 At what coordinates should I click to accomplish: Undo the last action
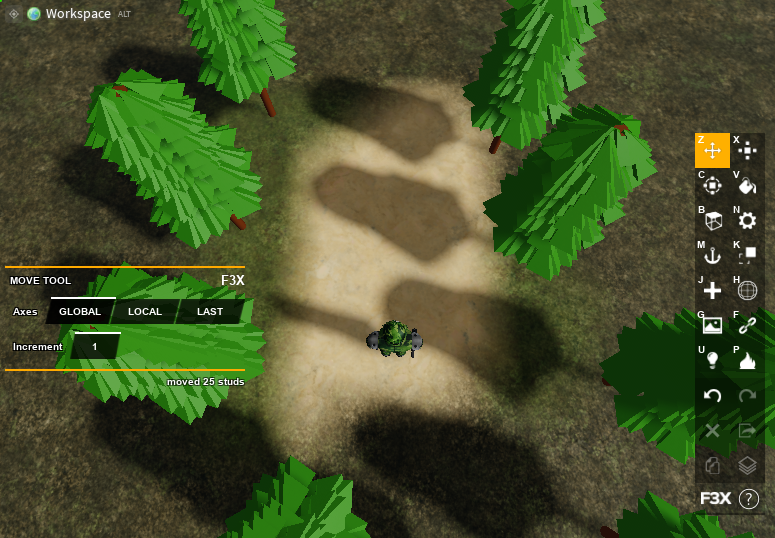(712, 396)
